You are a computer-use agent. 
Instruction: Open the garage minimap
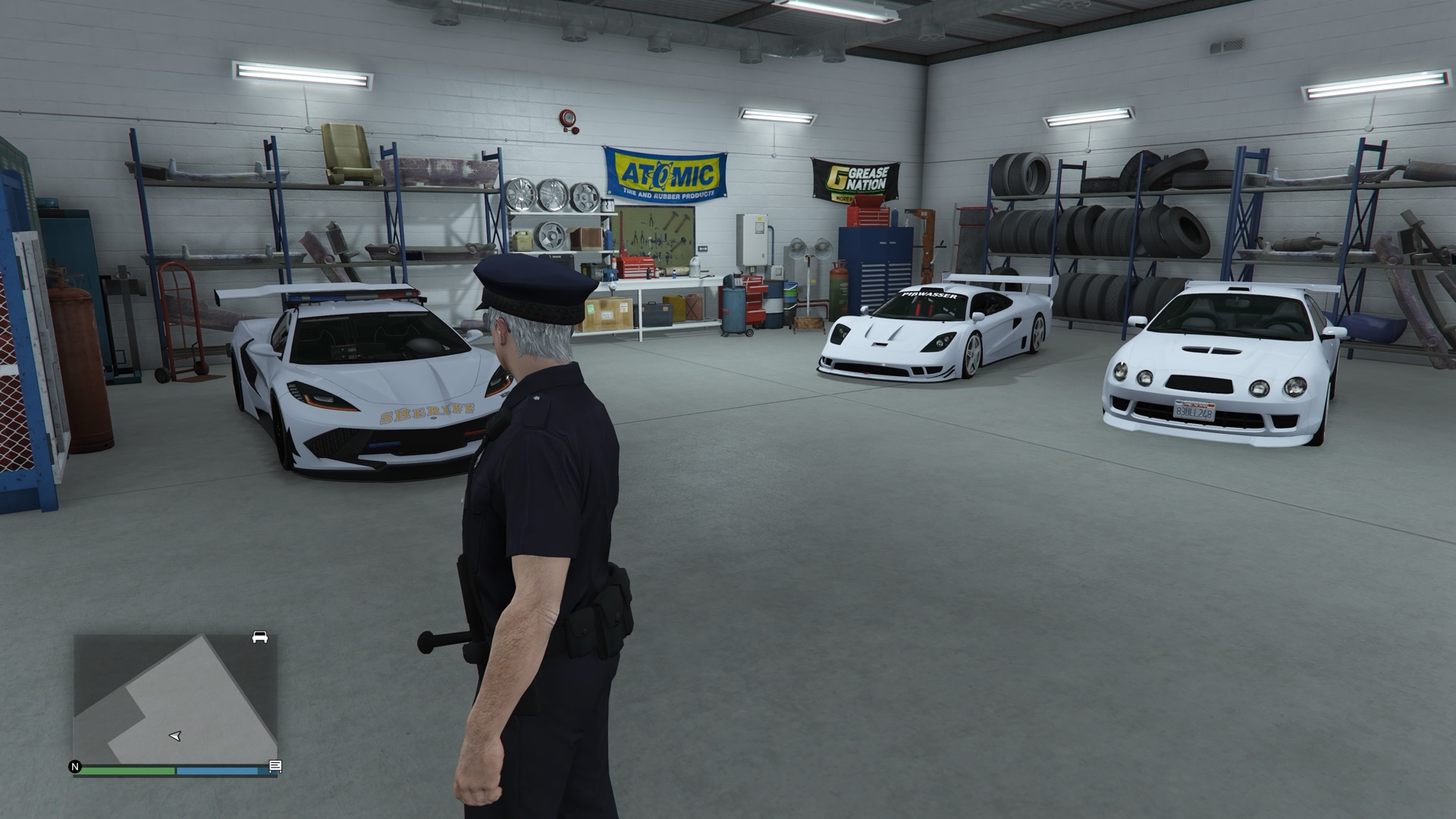click(174, 698)
